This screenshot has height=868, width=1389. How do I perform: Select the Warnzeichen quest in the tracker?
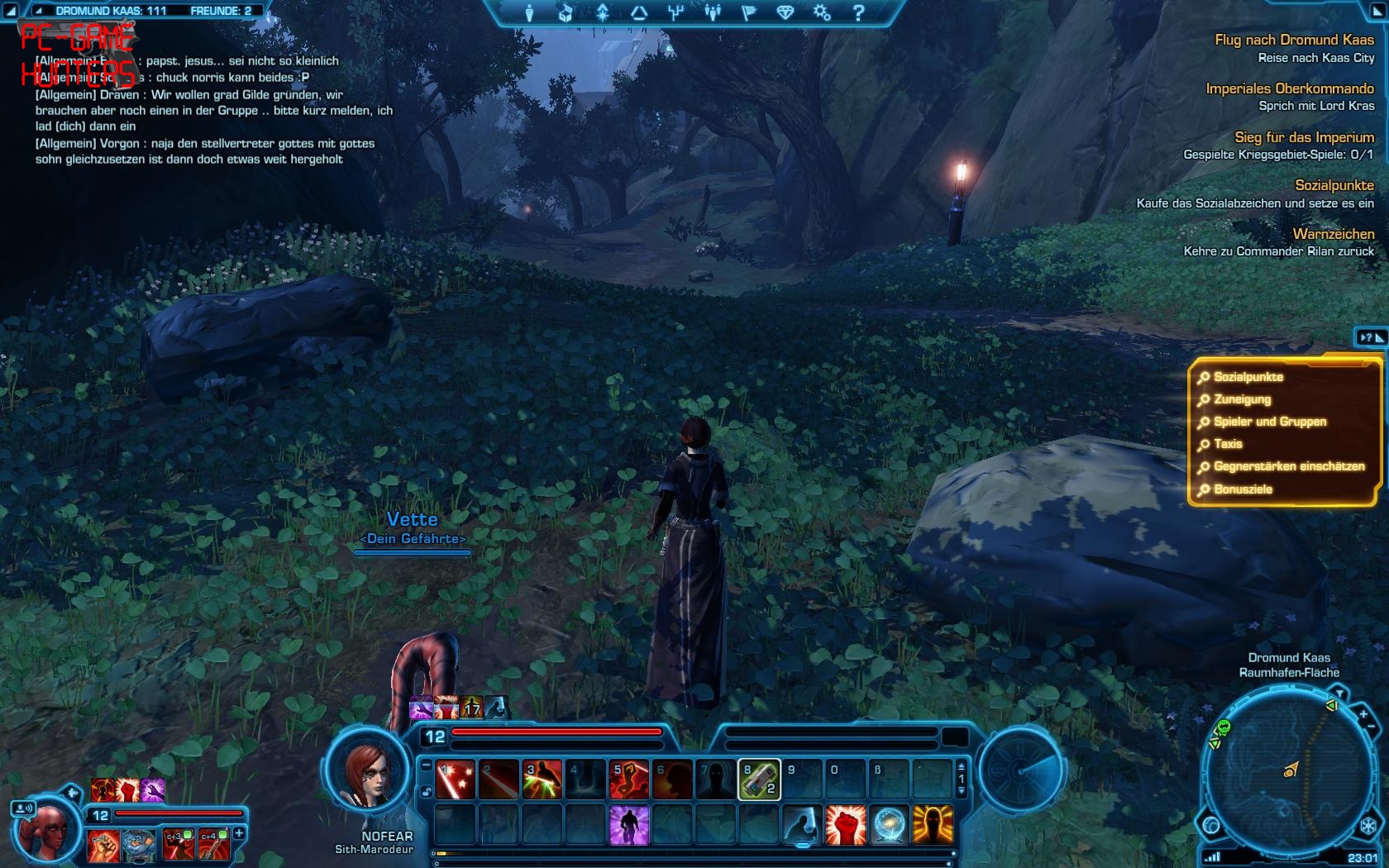click(1333, 234)
